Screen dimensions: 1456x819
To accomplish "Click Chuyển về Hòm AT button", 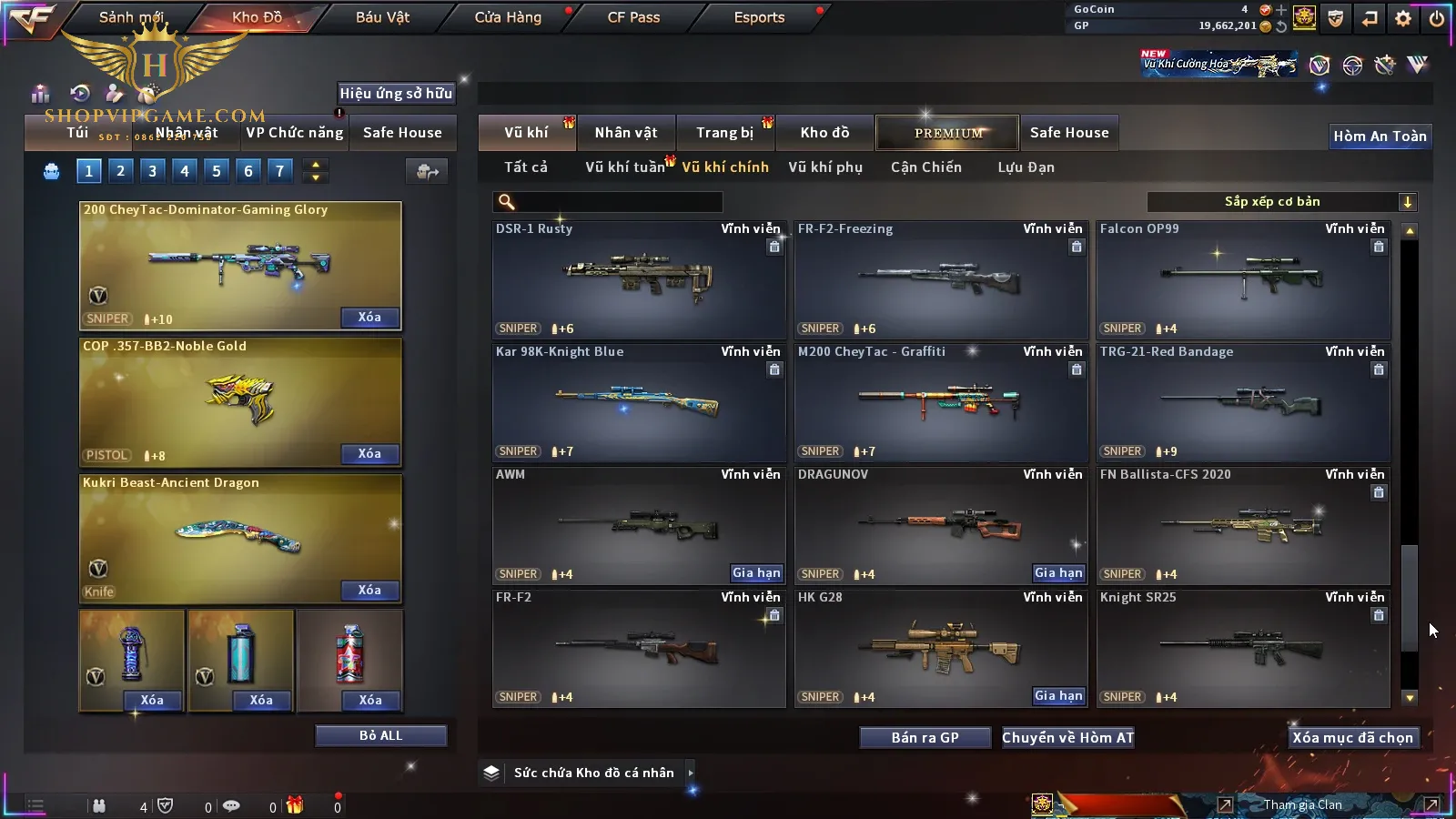I will point(1067,738).
